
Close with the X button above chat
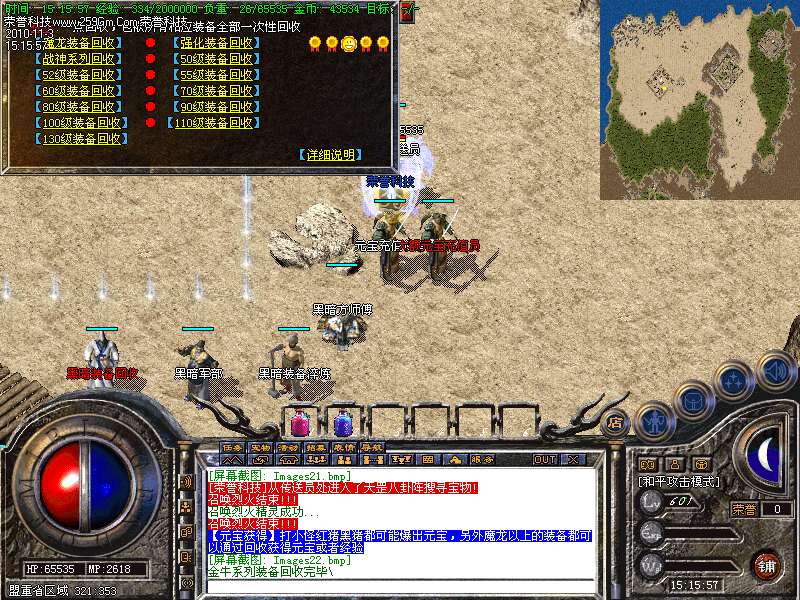[x=574, y=459]
